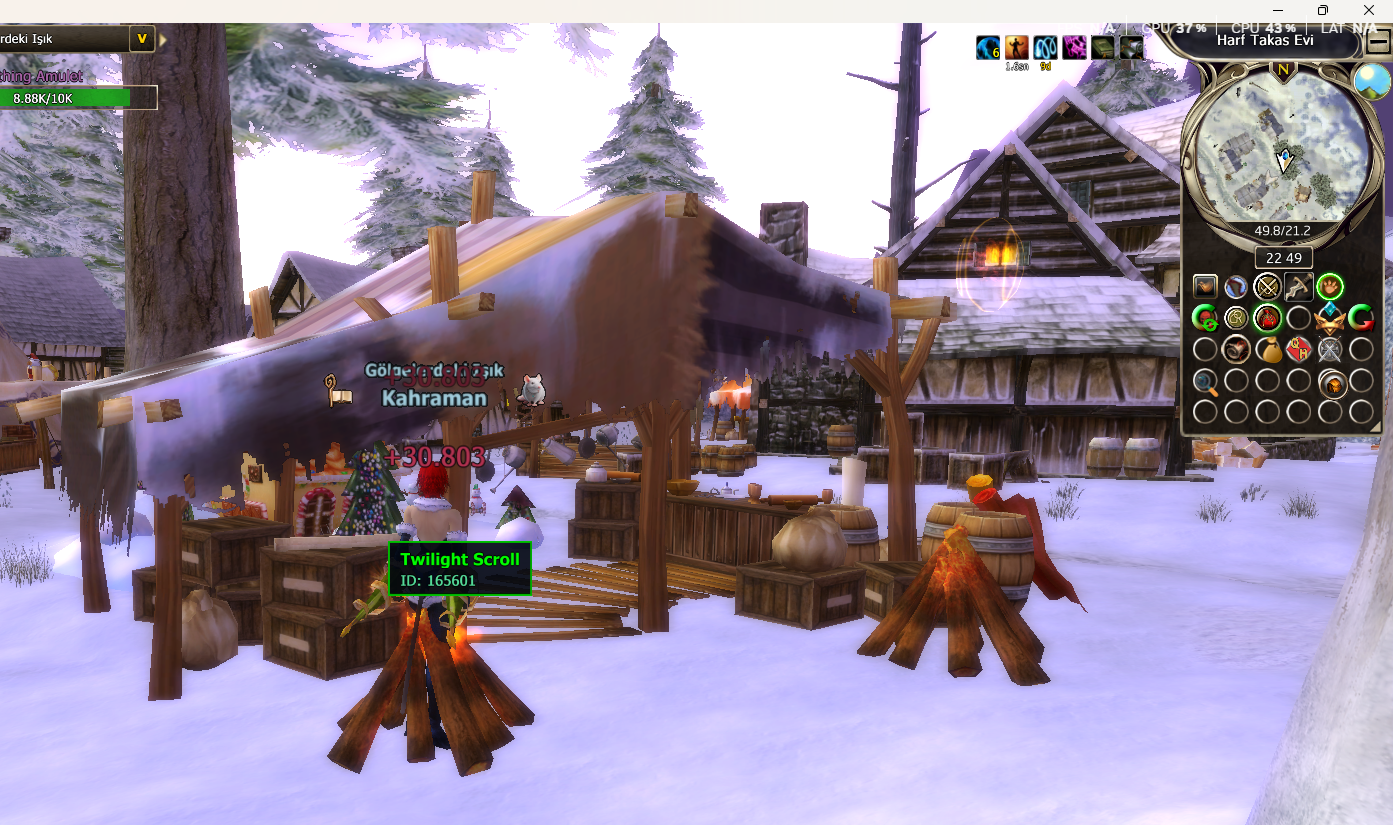Screen dimensions: 1393x825
Task: Select the magenta rune buff icon
Action: point(1074,47)
